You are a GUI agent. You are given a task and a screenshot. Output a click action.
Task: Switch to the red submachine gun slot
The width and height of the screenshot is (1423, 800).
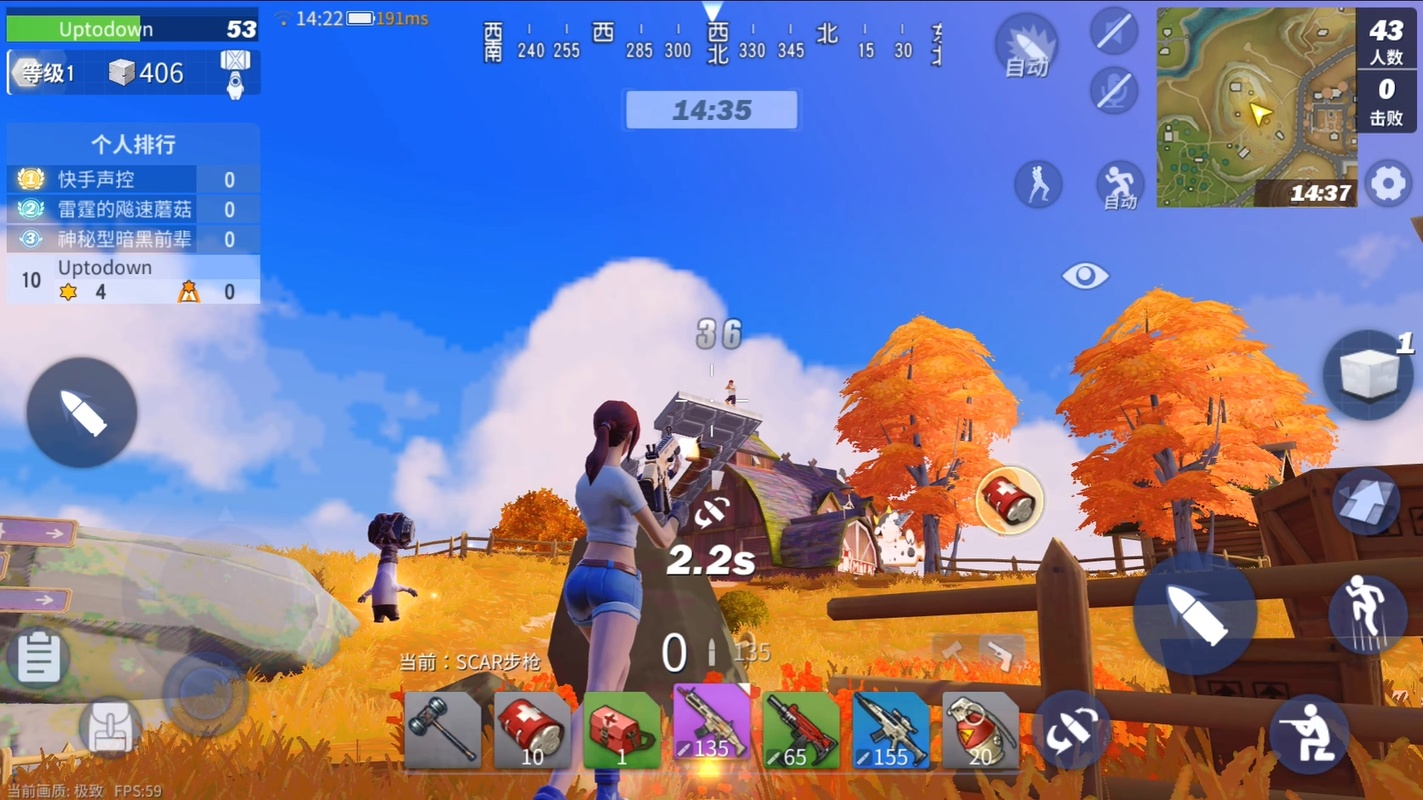point(801,730)
